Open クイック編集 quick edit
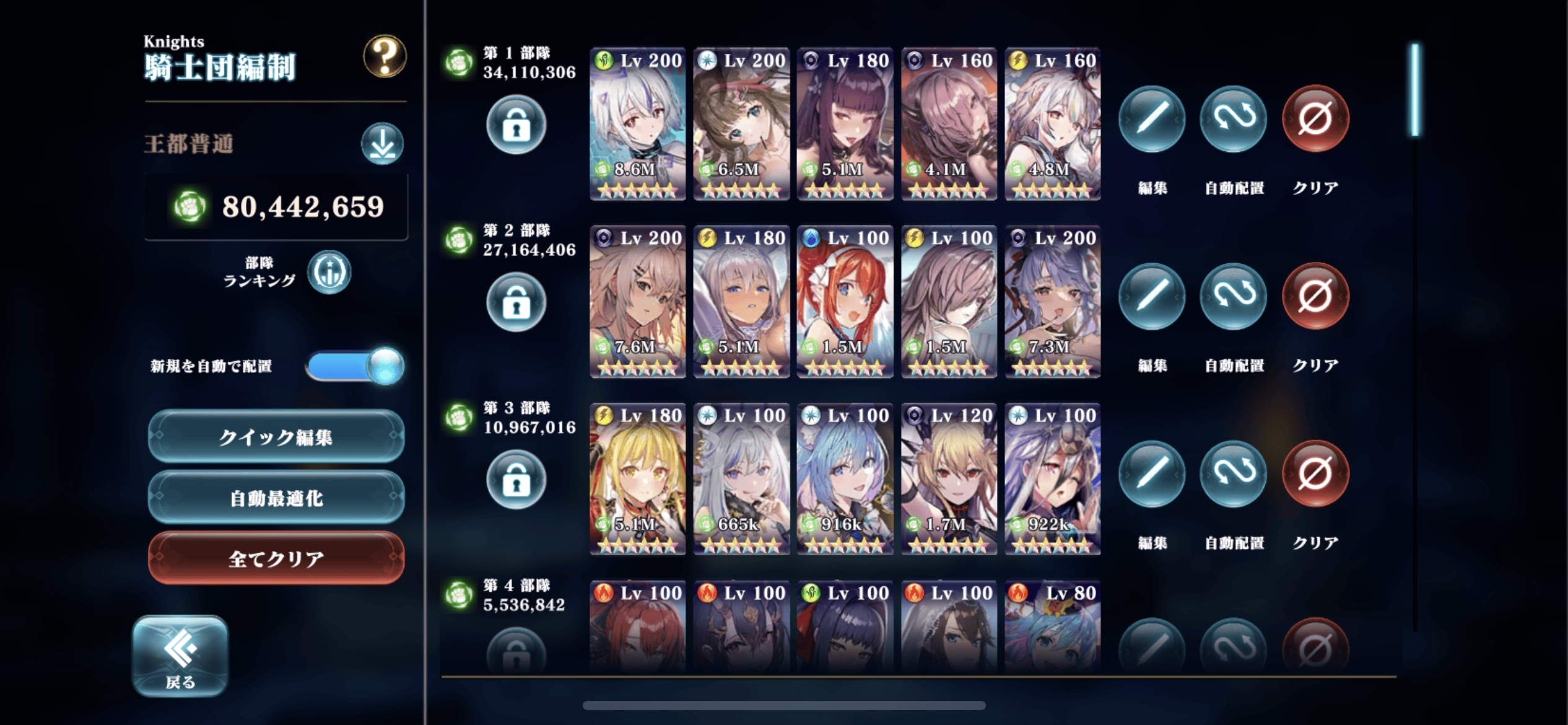The image size is (1568, 725). pyautogui.click(x=276, y=437)
